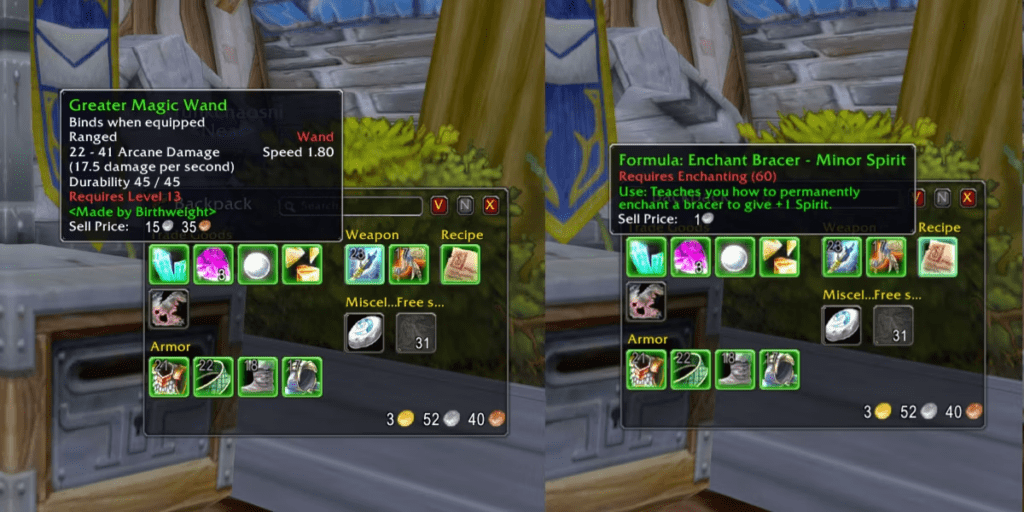Image resolution: width=1024 pixels, height=512 pixels.
Task: Click the red V button on left bag
Action: point(439,205)
